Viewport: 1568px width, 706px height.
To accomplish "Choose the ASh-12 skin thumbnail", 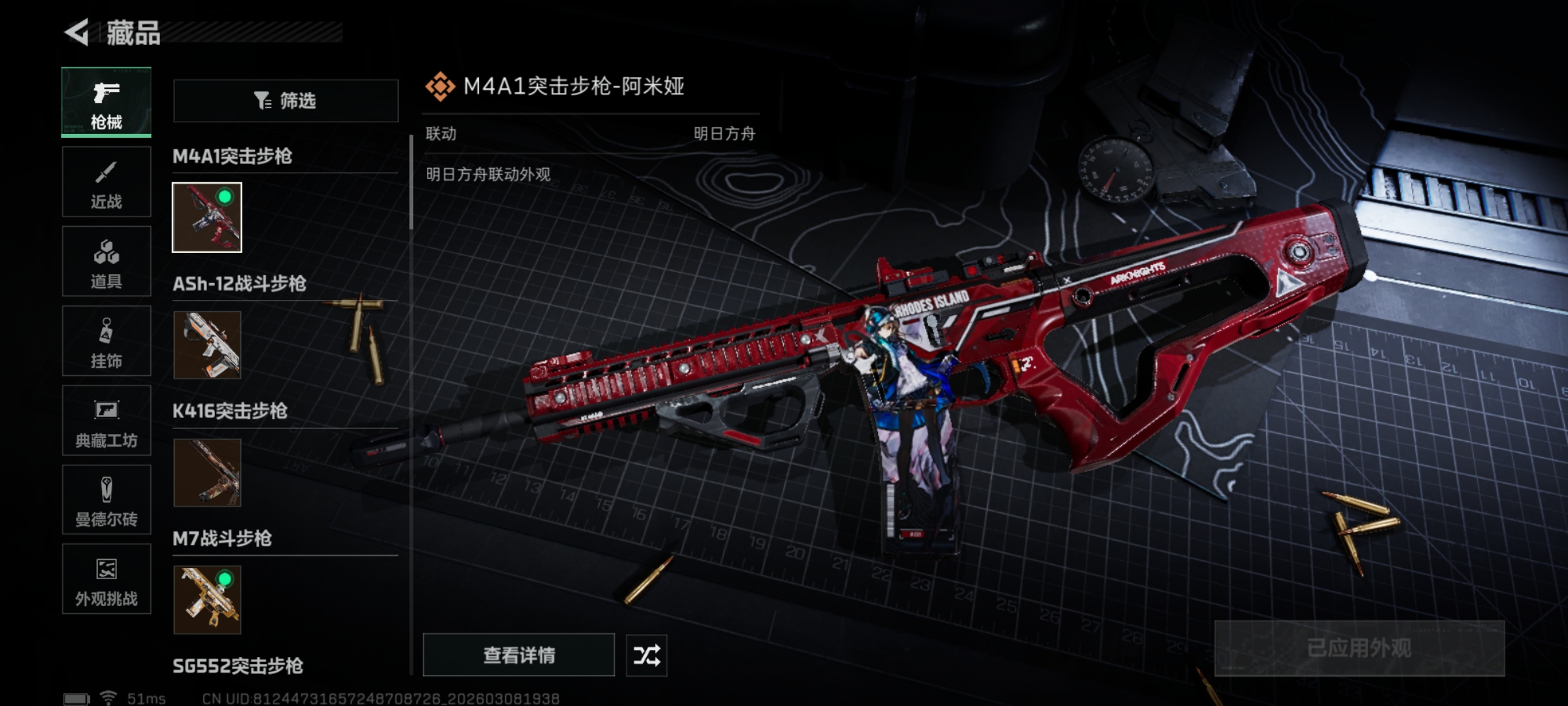I will tap(207, 345).
